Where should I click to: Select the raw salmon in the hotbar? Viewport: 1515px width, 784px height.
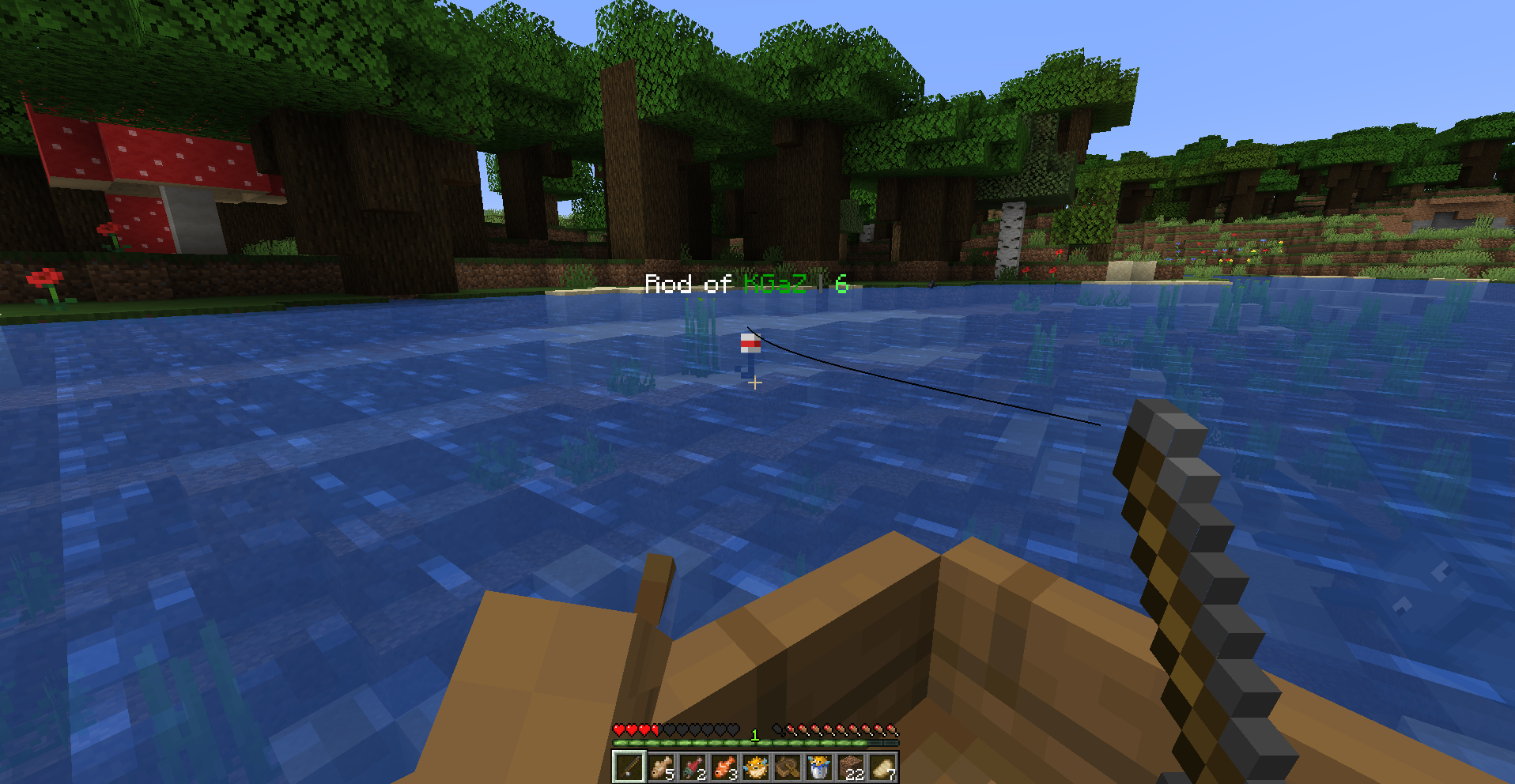(x=693, y=767)
